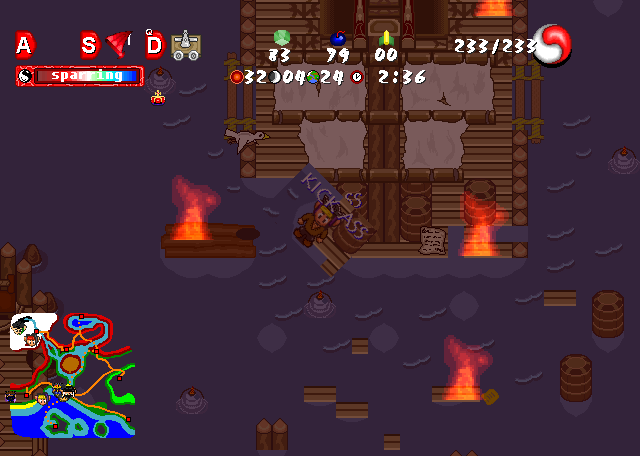Click the blue bomb icon
640x456 pixels.
point(337,38)
